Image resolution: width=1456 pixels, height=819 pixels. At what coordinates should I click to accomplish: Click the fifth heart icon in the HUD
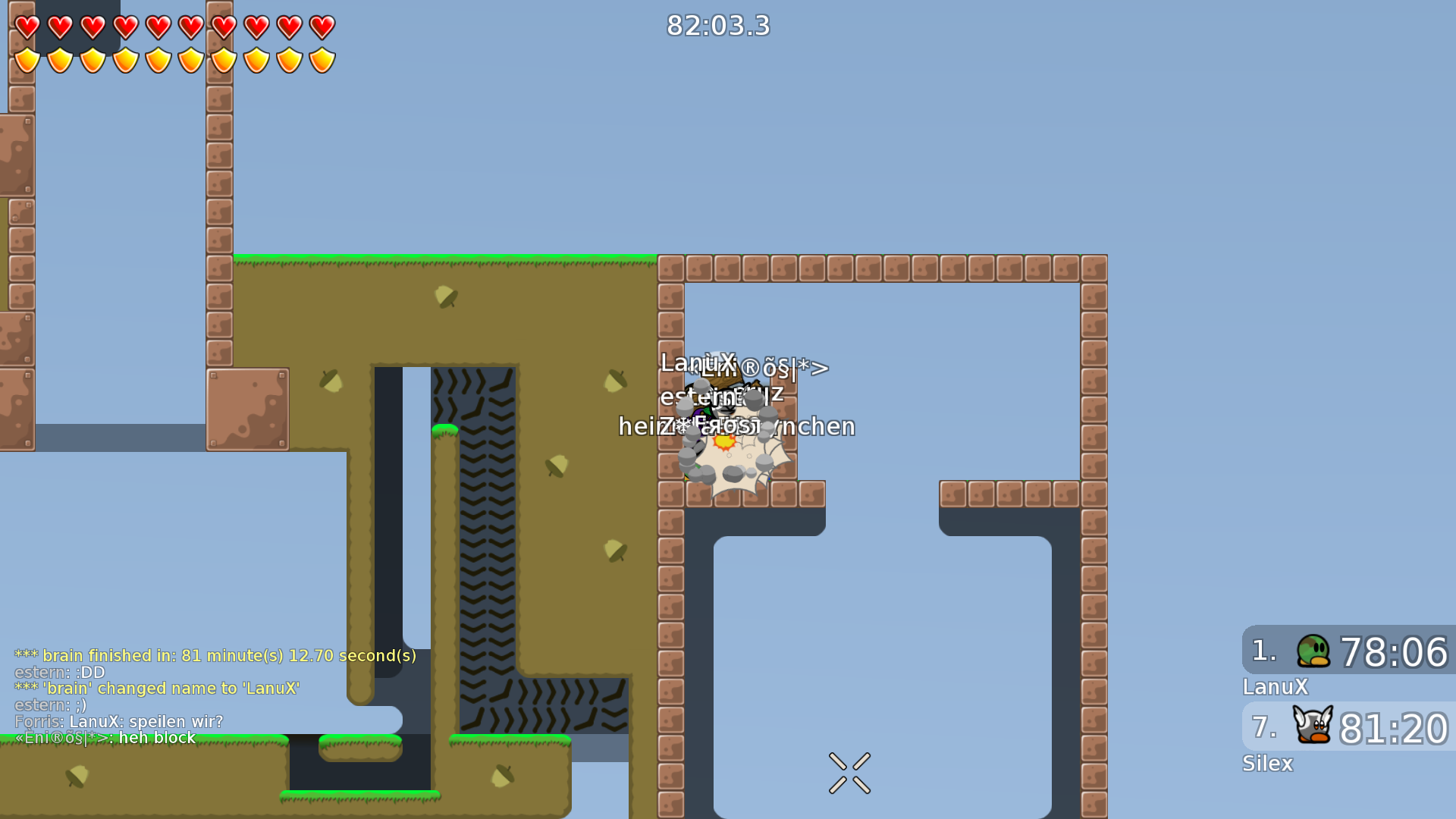tap(158, 27)
